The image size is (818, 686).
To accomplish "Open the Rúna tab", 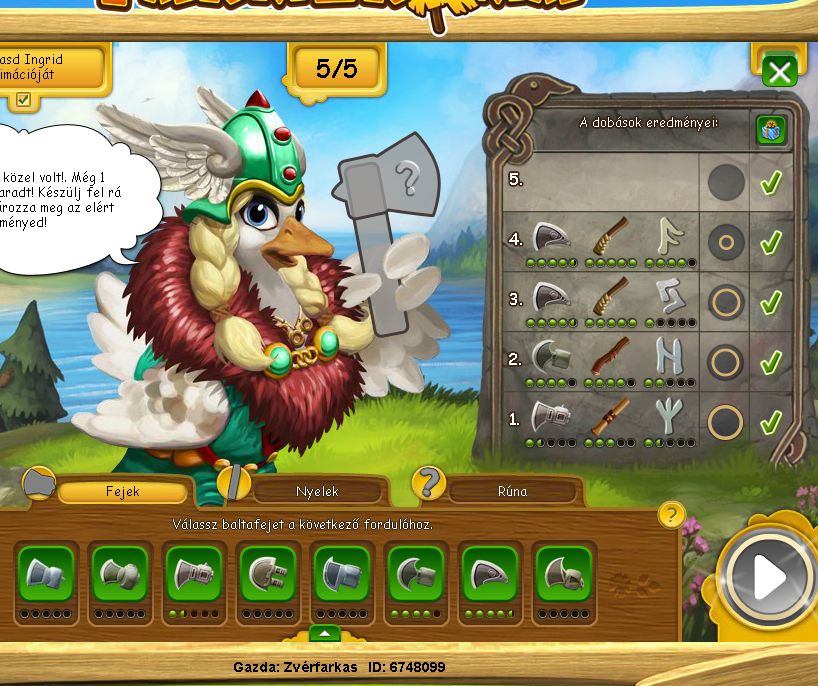I will [x=512, y=491].
